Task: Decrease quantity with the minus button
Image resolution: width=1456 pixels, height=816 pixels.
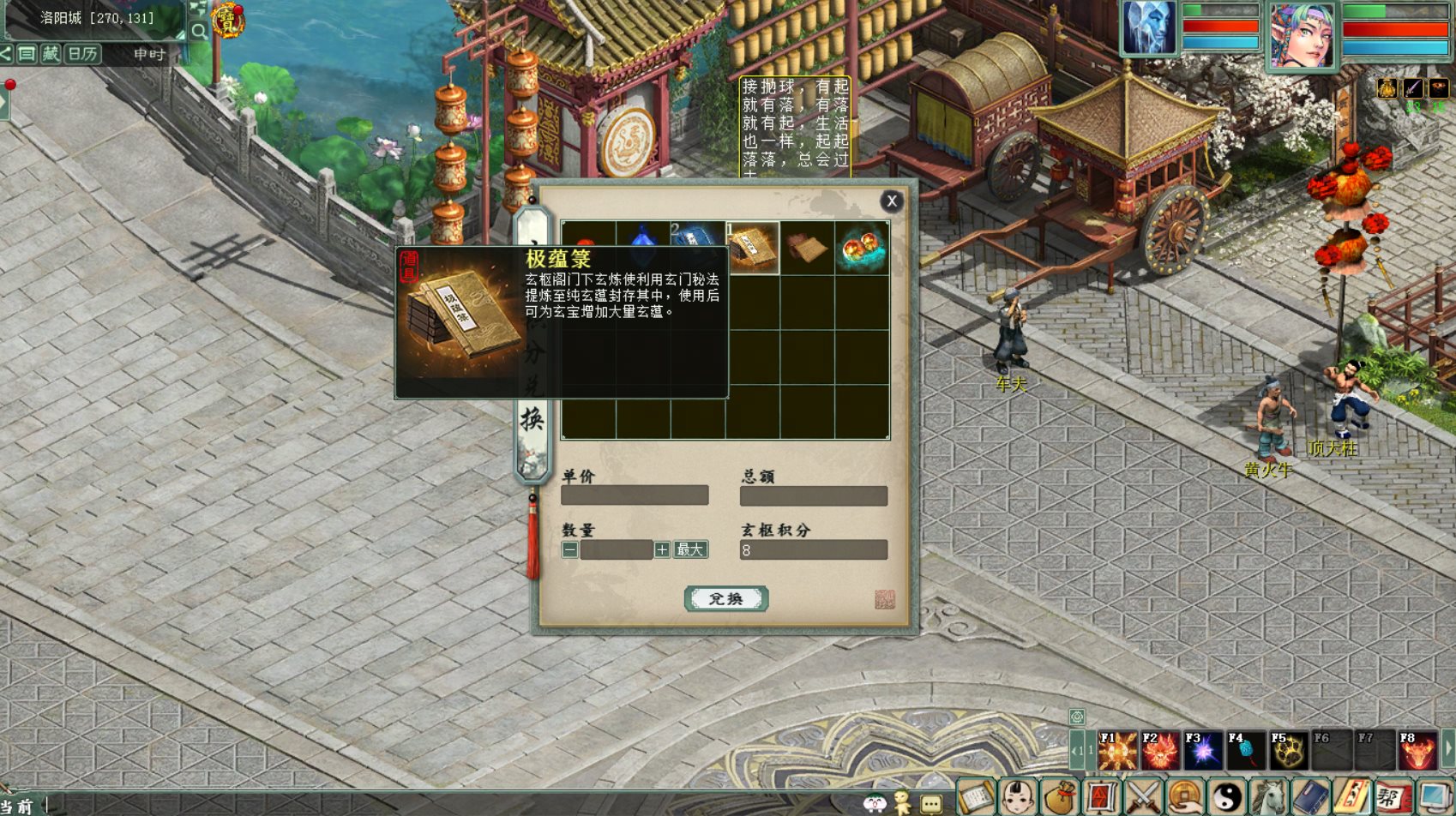Action: coord(570,549)
